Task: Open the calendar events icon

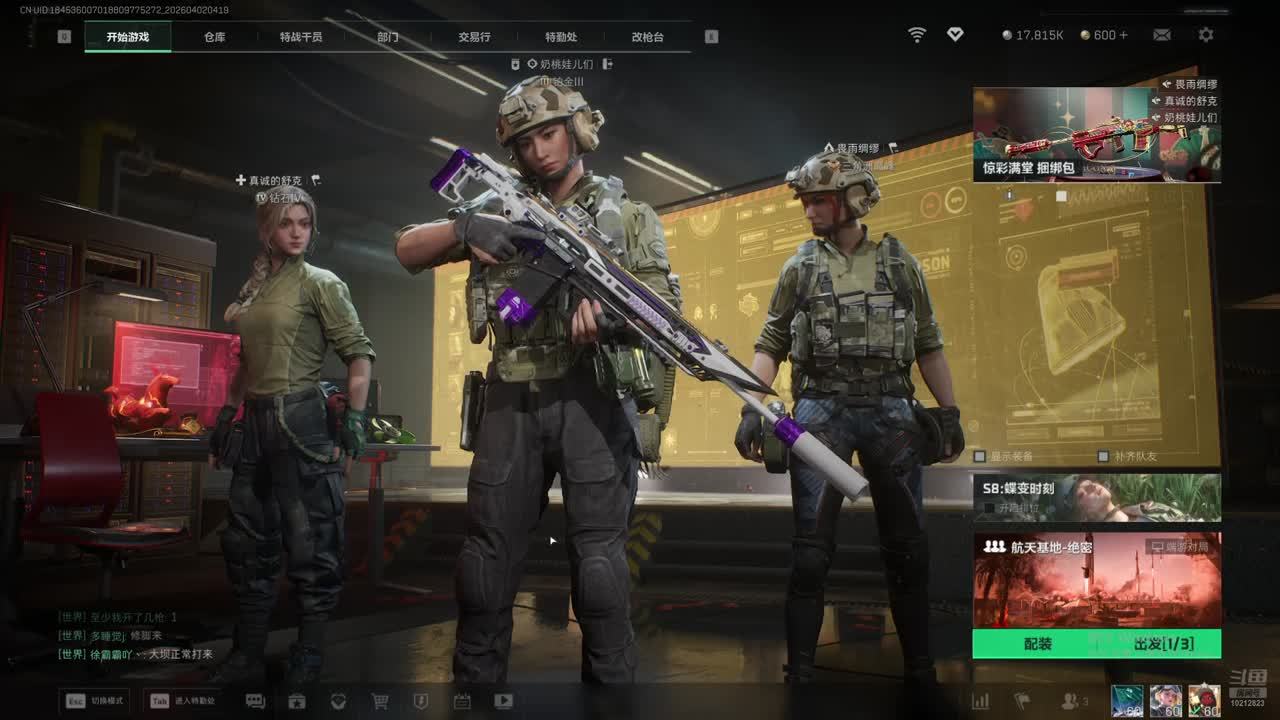Action: [x=462, y=701]
